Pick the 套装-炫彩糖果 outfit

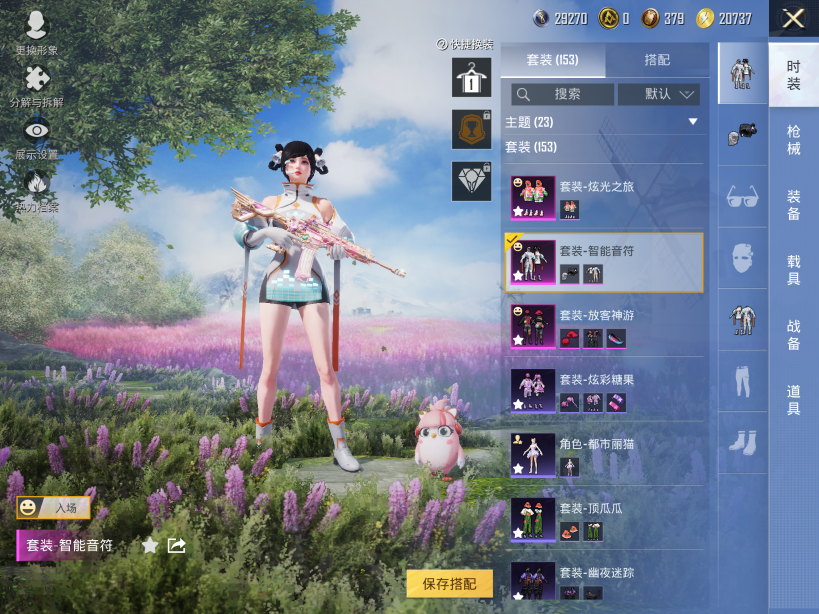tap(604, 390)
